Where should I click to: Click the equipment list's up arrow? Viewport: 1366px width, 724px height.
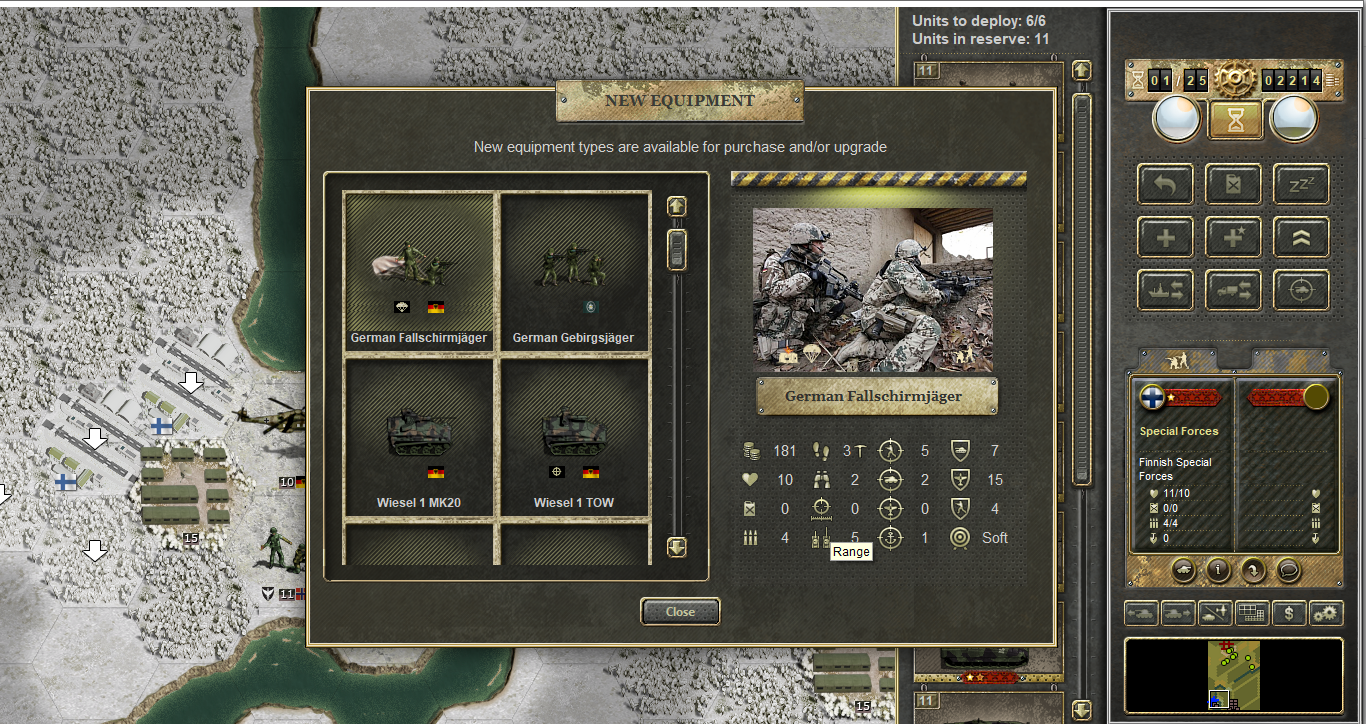(x=677, y=206)
